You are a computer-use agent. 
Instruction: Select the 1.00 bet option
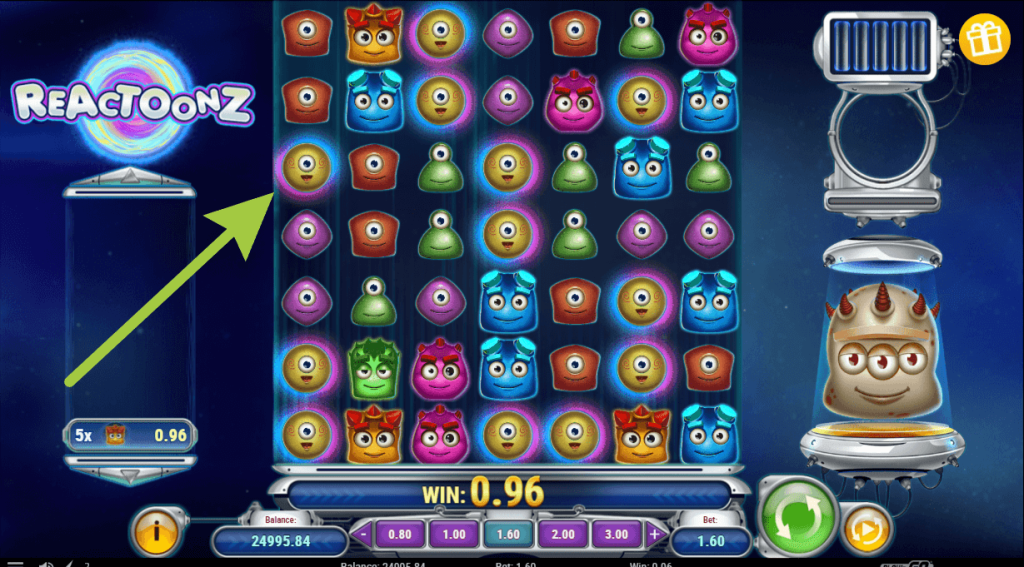point(454,534)
